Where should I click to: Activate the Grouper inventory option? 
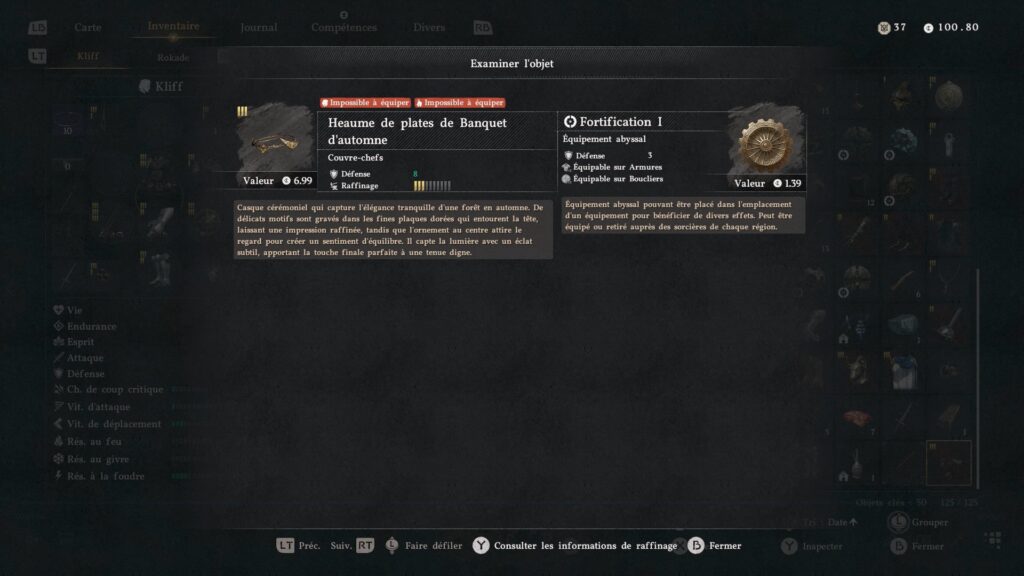(919, 522)
